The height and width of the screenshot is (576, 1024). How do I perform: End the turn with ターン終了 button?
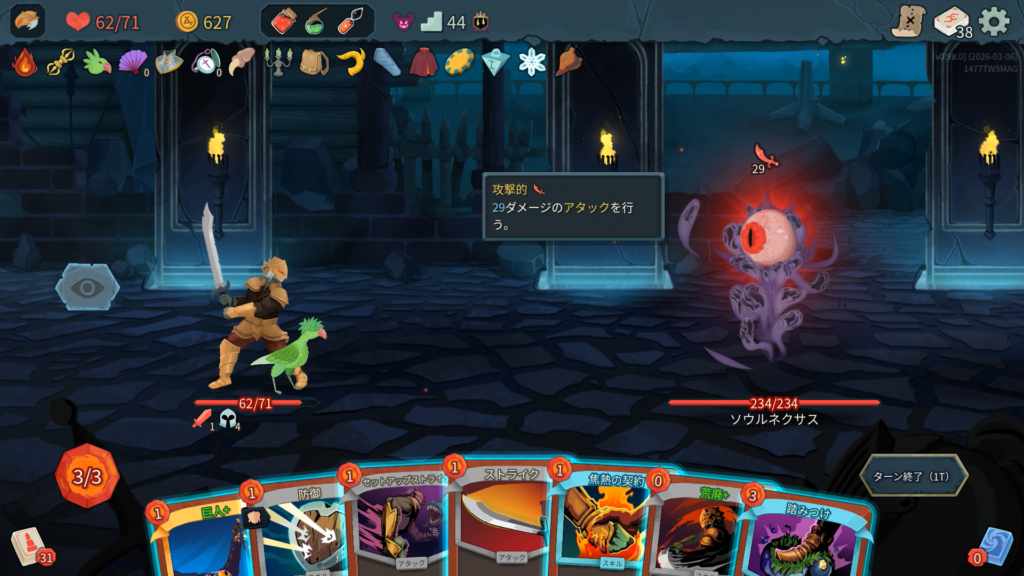tap(913, 475)
